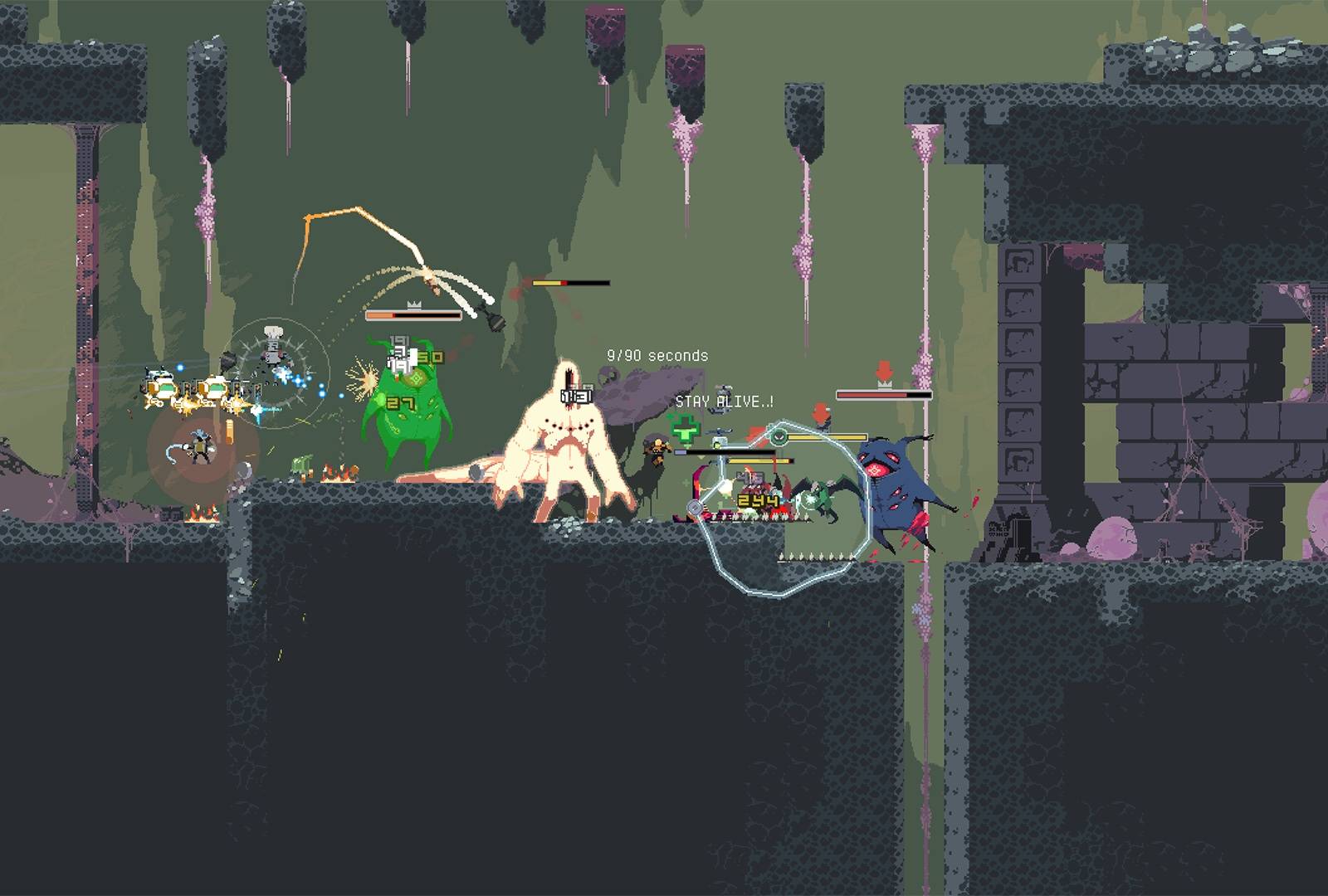Screen dimensions: 1328x896
Task: Click the pulsing red eye on the bat boss
Action: coord(875,470)
